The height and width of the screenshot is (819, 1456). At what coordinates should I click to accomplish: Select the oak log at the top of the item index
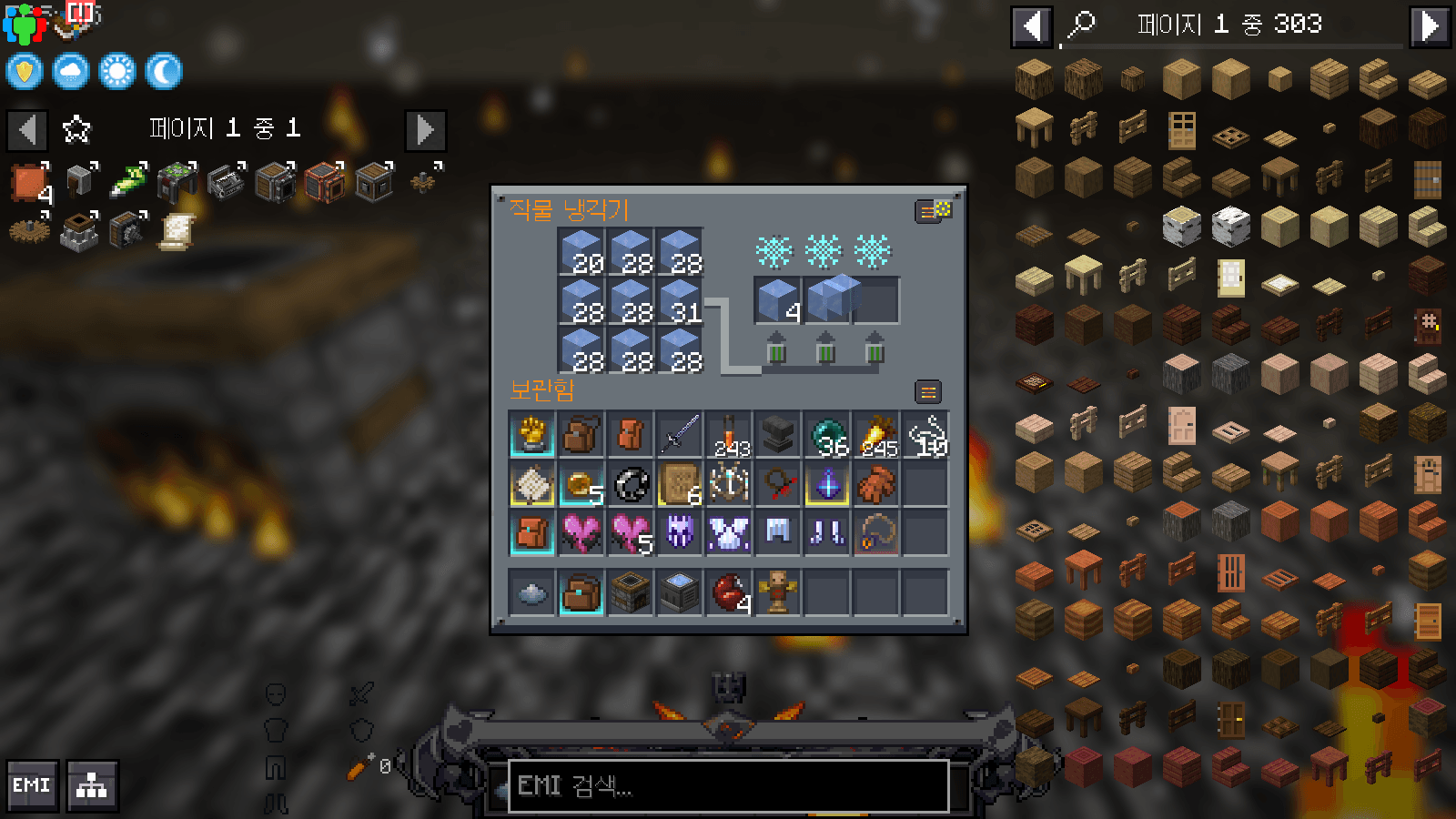pyautogui.click(x=1034, y=78)
